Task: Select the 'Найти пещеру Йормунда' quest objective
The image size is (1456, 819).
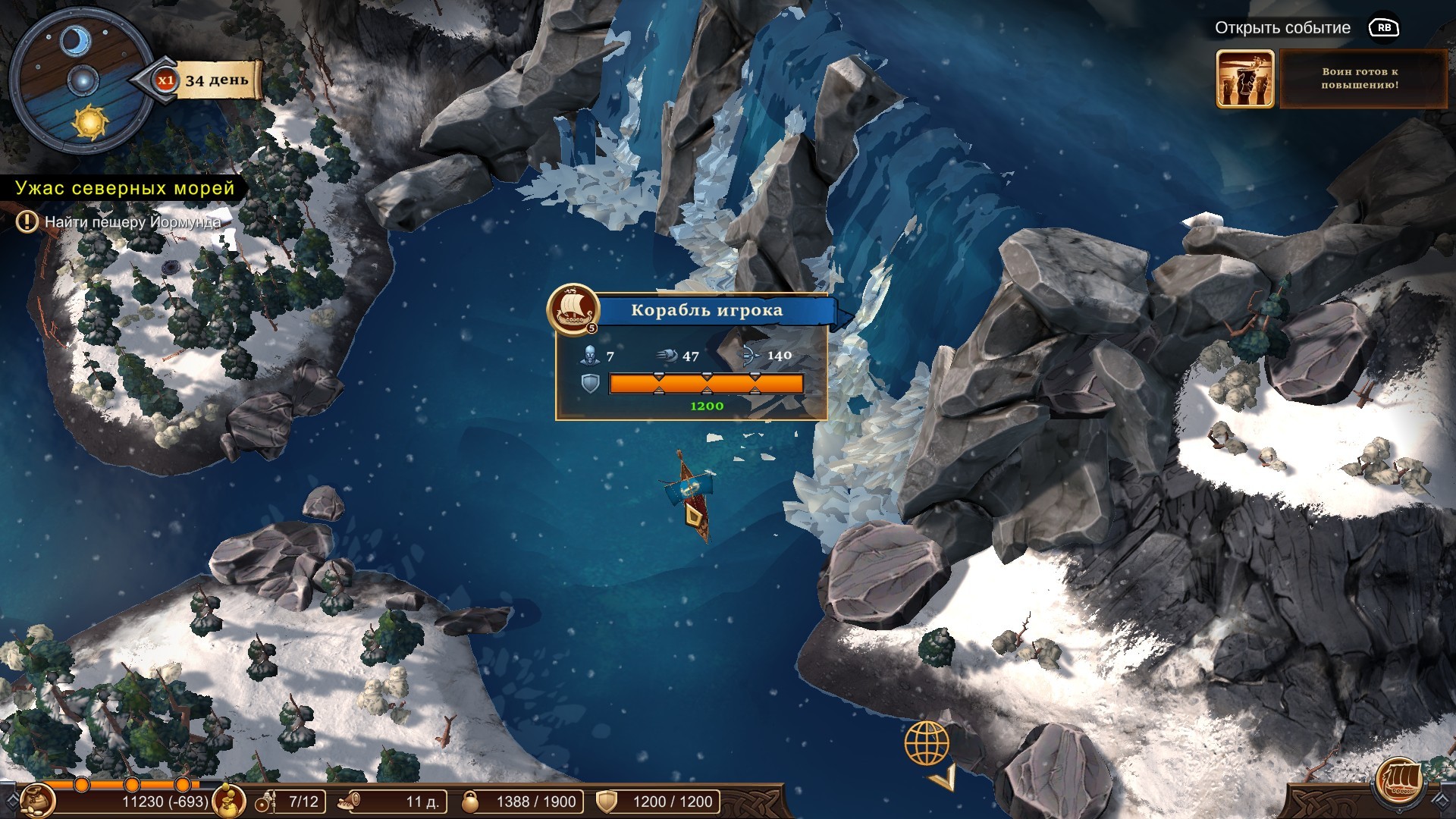Action: coord(132,222)
